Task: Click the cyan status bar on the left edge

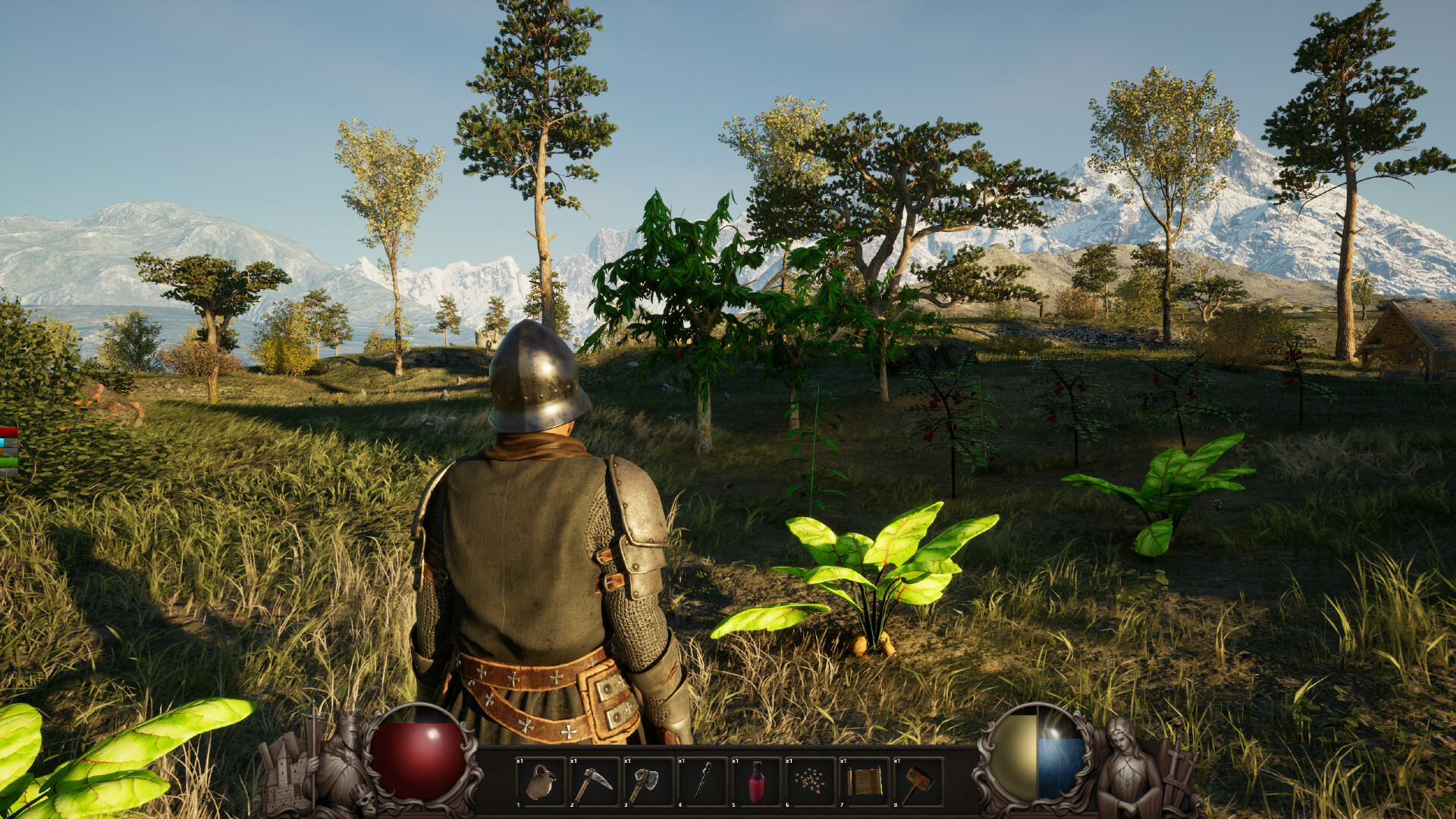Action: click(2, 441)
